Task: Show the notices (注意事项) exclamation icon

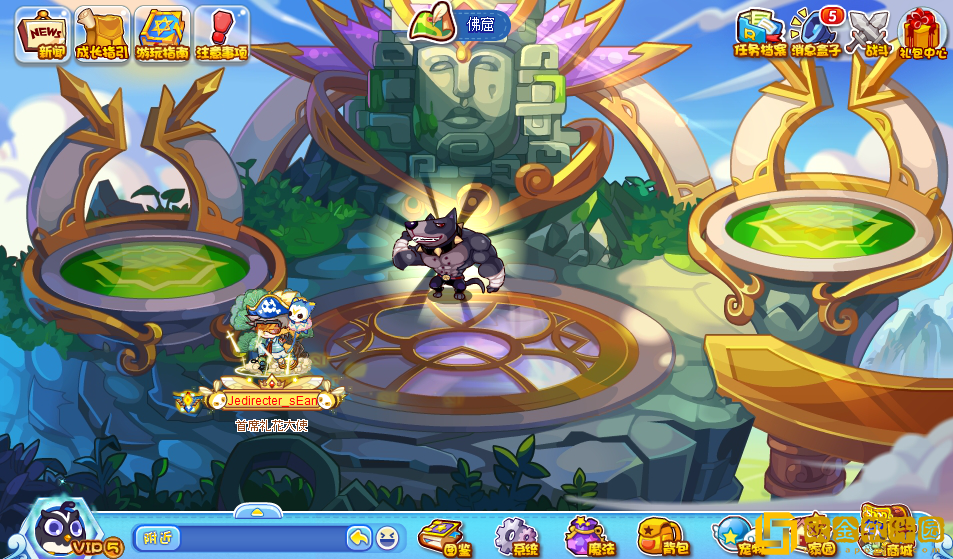Action: pos(221,34)
